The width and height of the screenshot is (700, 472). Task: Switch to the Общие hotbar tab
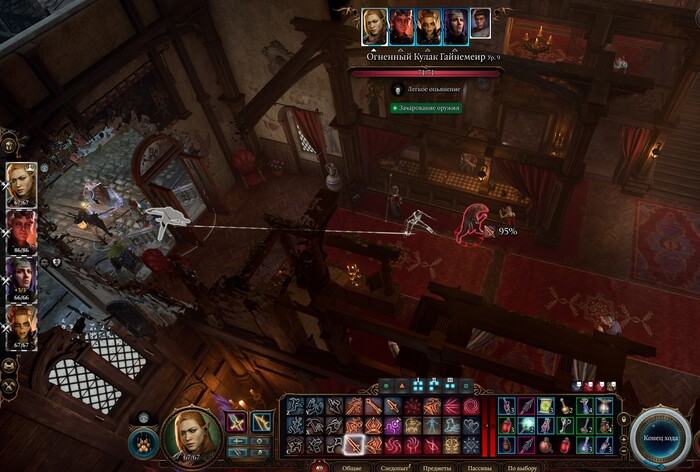(x=352, y=467)
